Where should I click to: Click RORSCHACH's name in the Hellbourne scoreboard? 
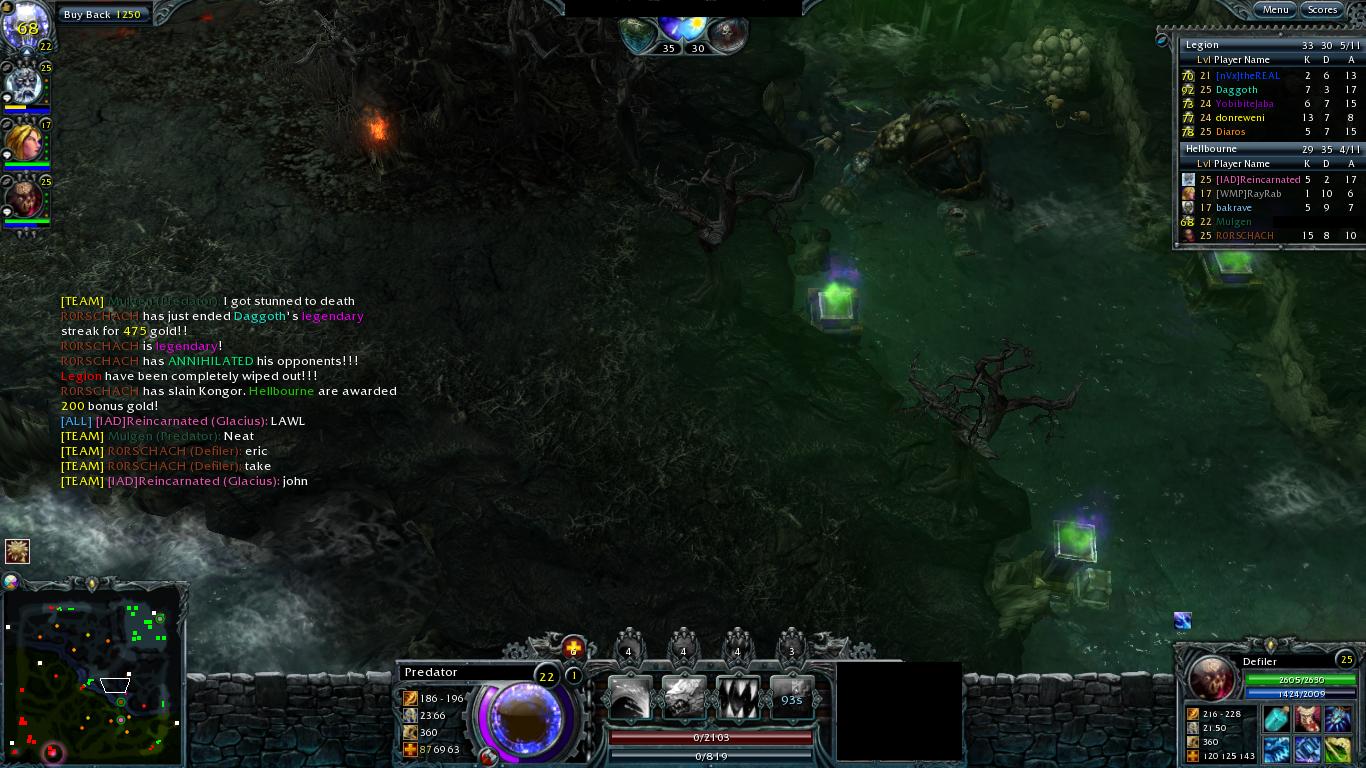1243,235
